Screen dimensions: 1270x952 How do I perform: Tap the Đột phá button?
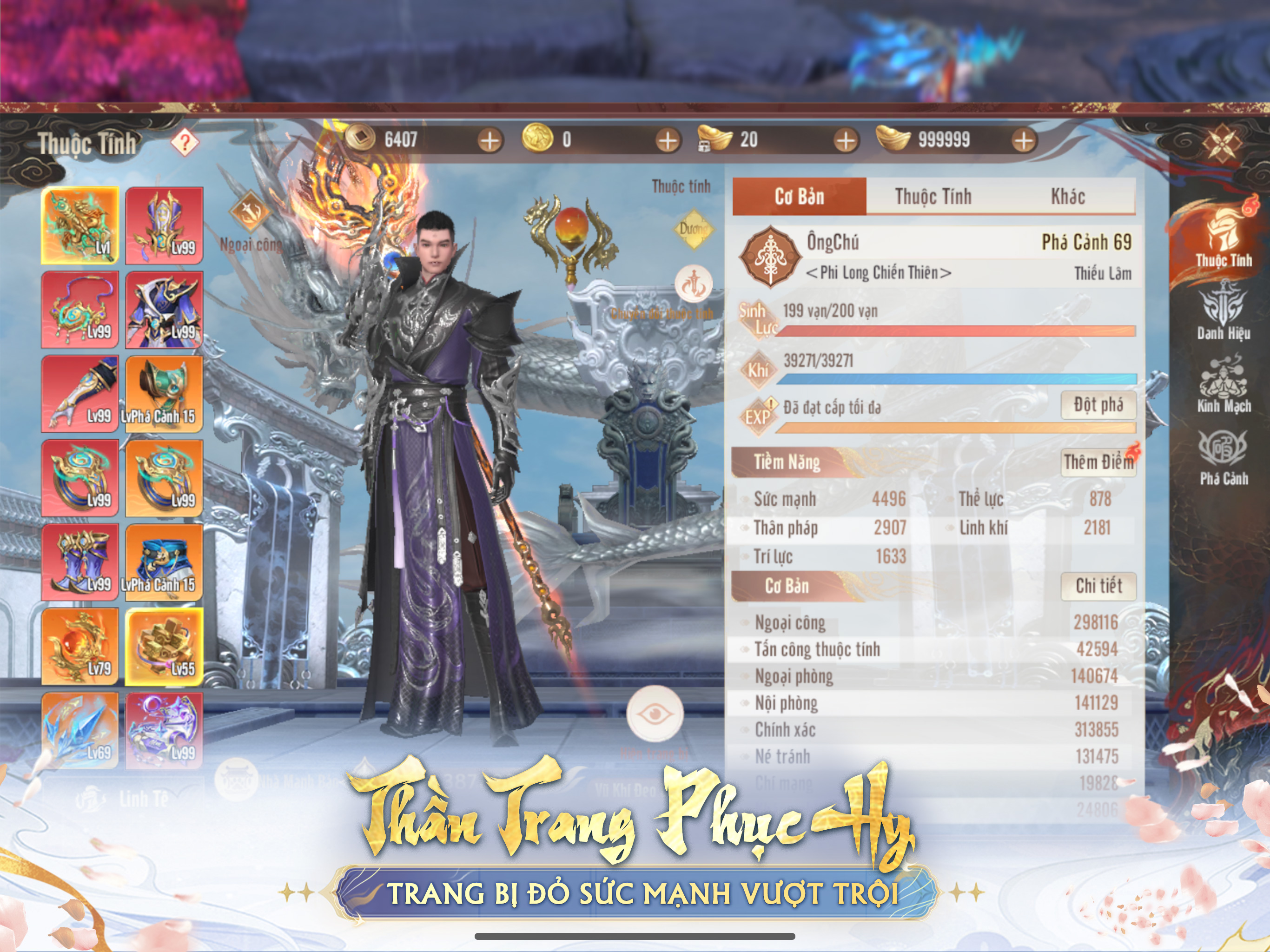[x=1098, y=405]
